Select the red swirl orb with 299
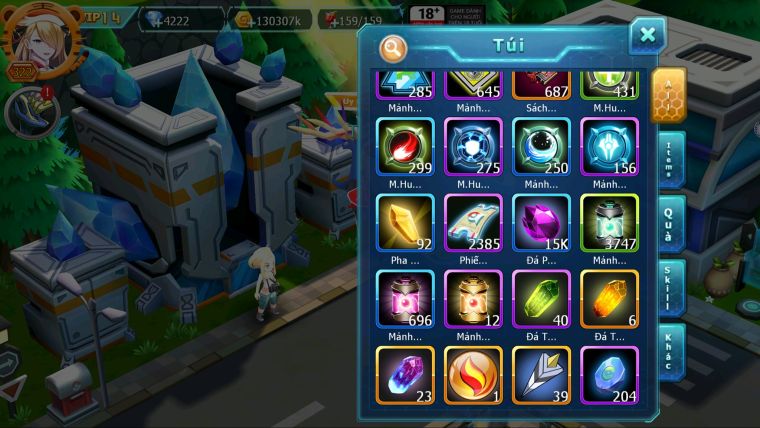This screenshot has width=760, height=428. point(405,147)
